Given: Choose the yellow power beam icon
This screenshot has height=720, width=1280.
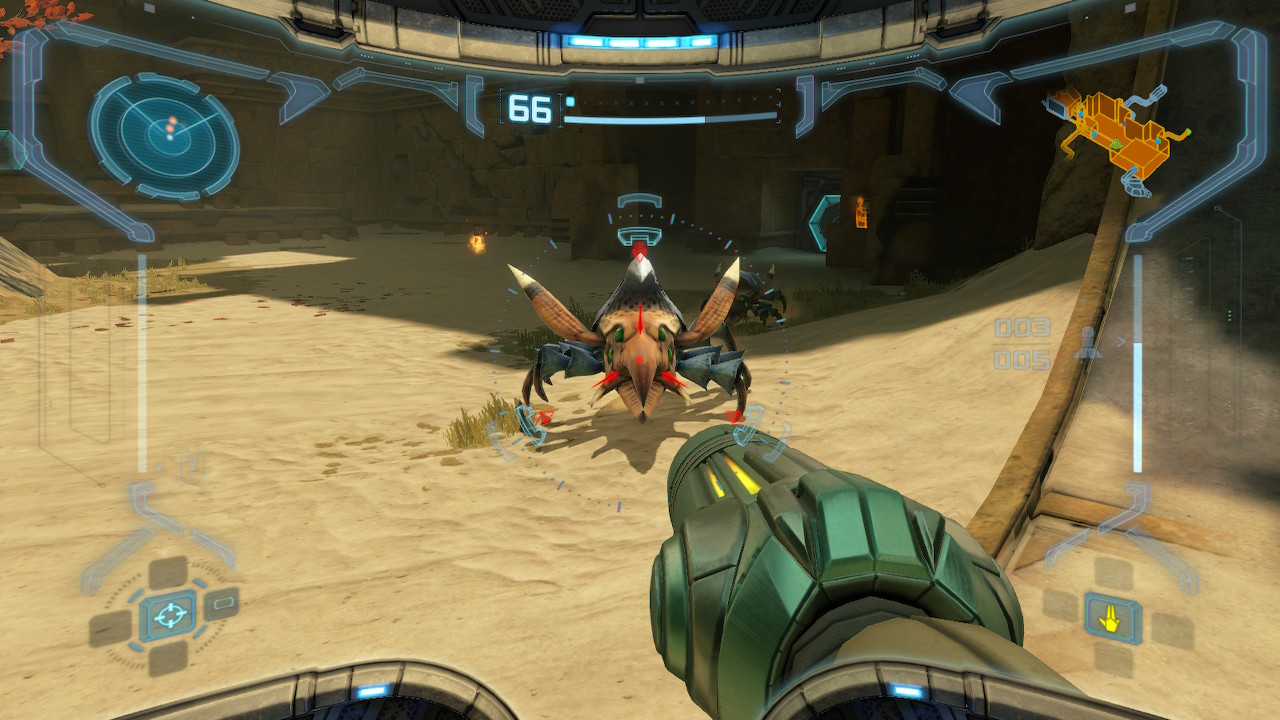Looking at the screenshot, I should point(1112,618).
